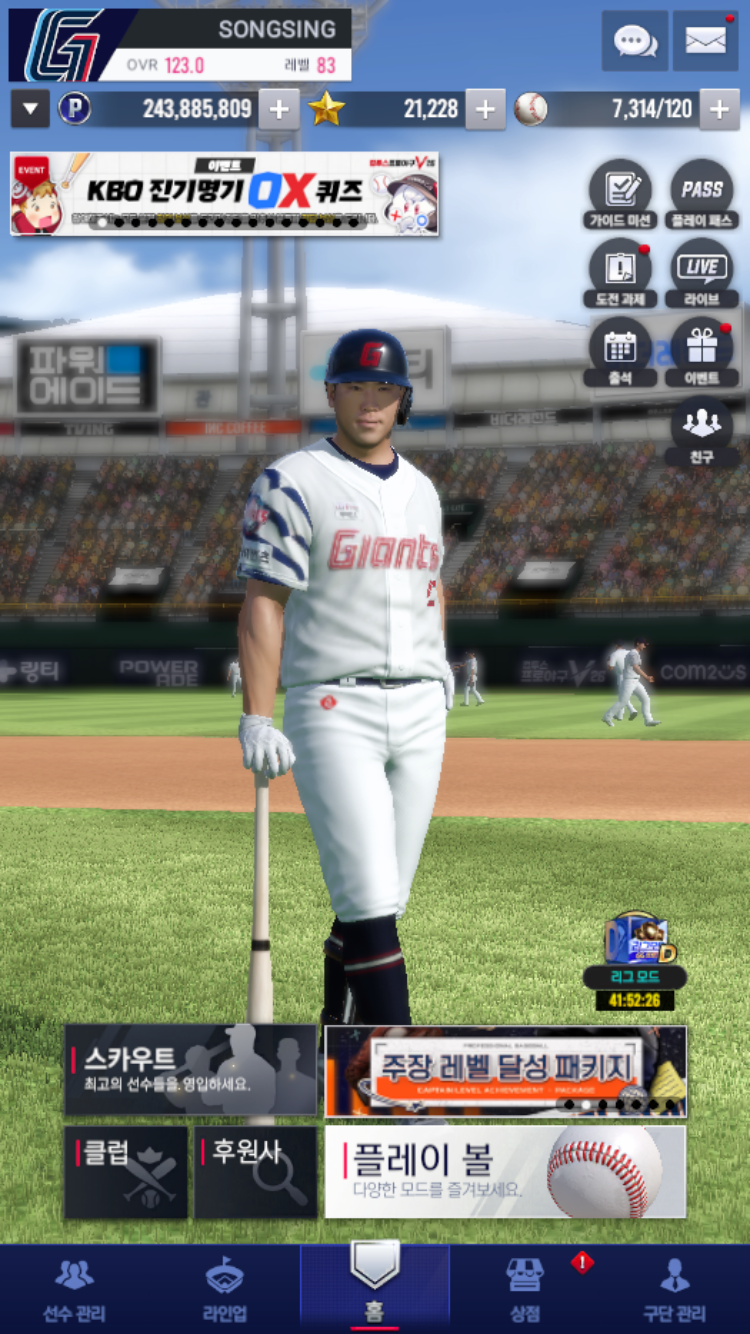Open the 출석 attendance calendar
Screen dimensions: 750x1334
click(x=621, y=352)
